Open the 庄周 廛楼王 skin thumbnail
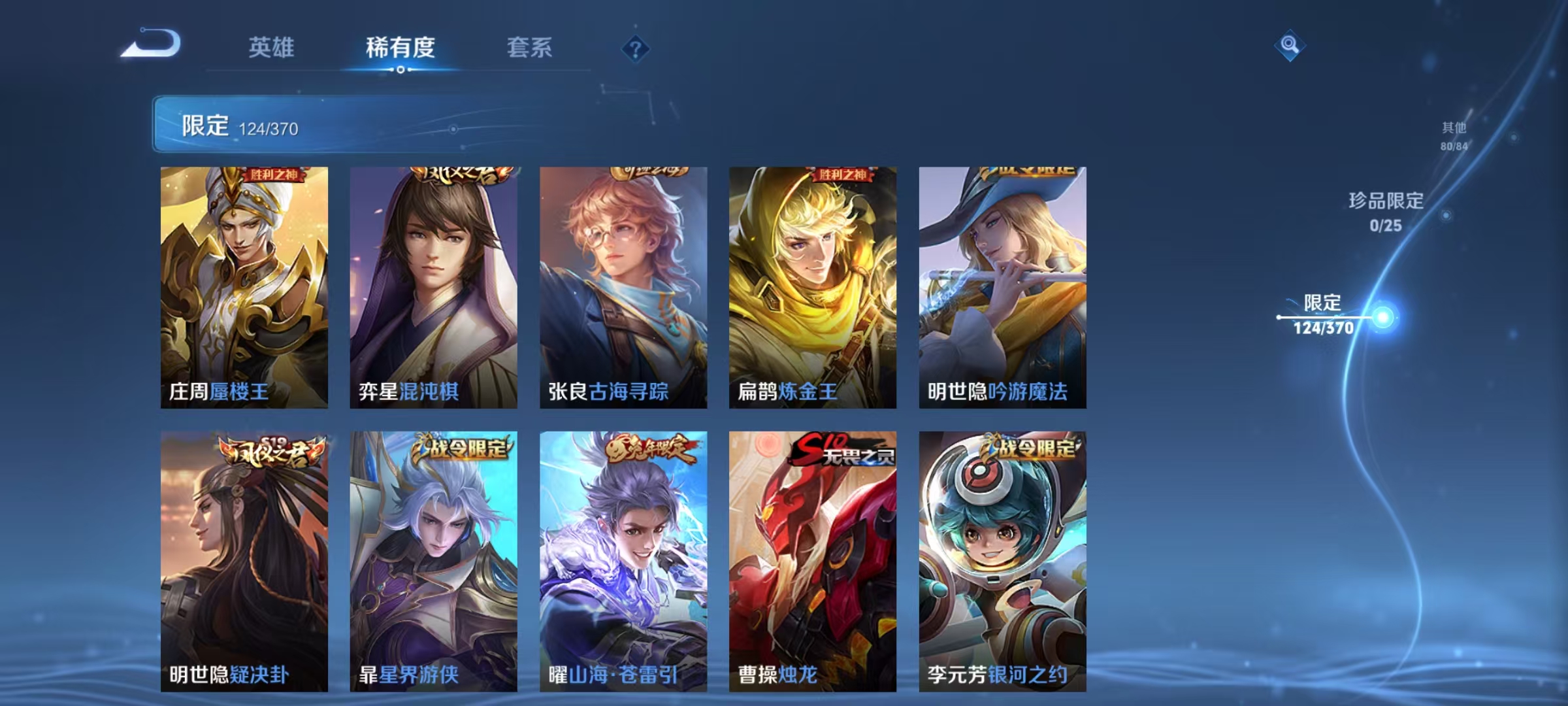 coord(244,288)
